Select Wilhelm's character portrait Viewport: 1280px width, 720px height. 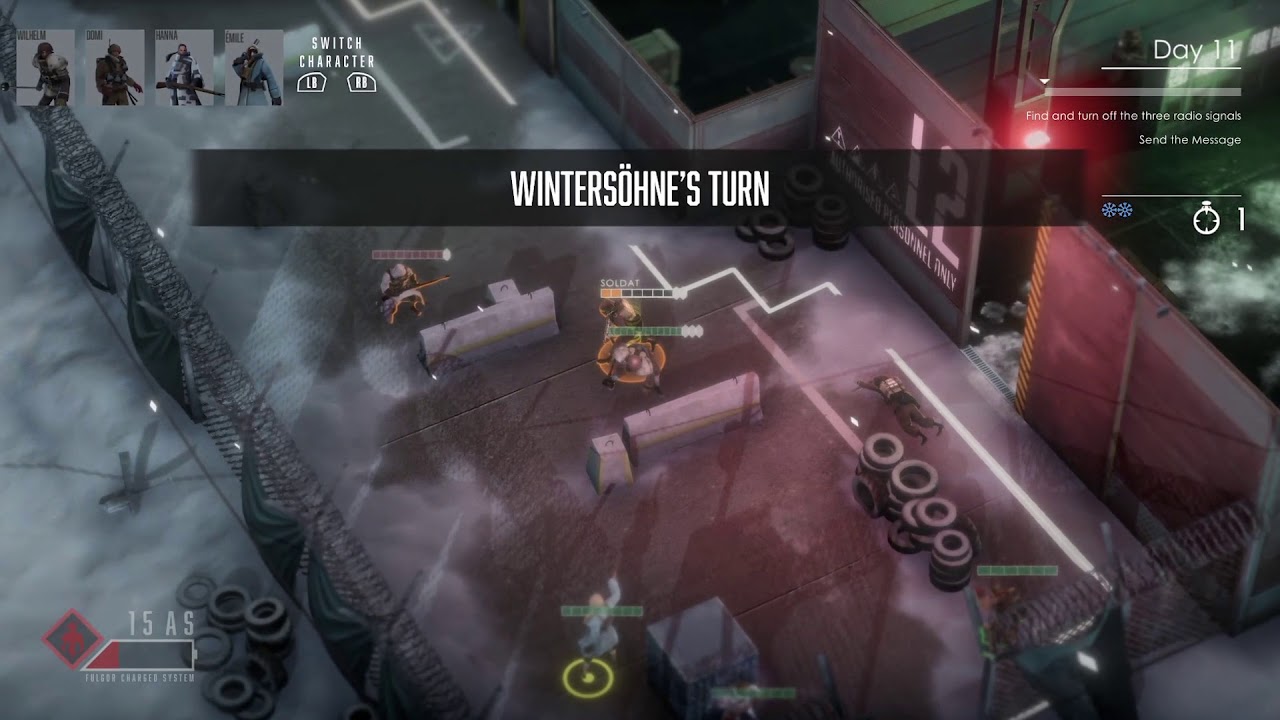click(x=45, y=68)
